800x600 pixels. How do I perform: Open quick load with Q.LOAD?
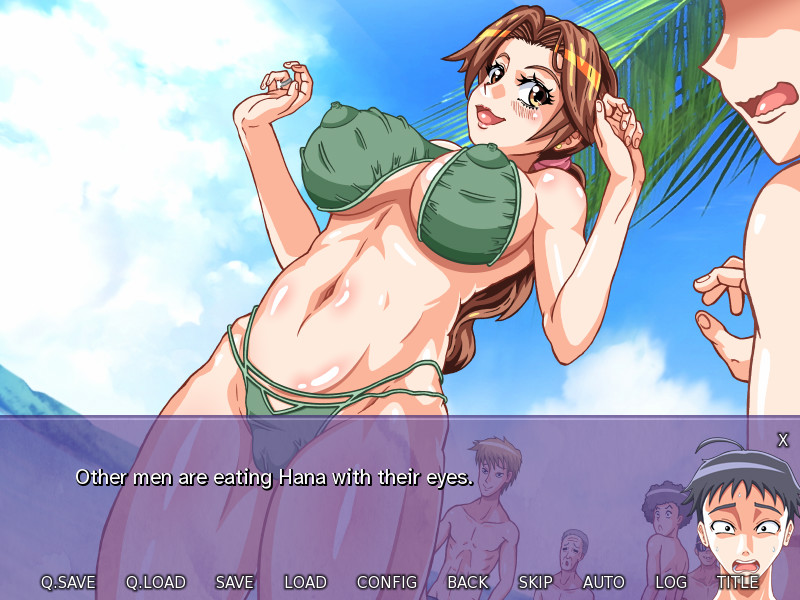156,582
